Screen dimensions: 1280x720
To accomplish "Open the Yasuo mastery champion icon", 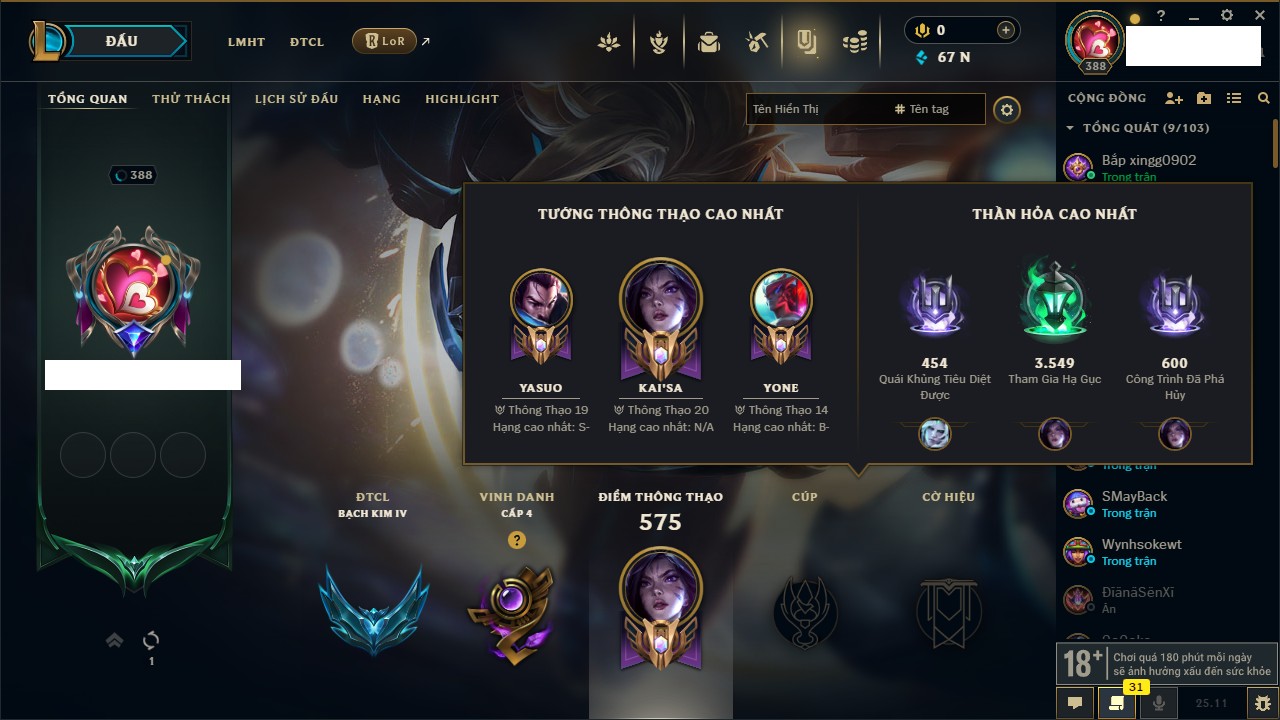I will pyautogui.click(x=541, y=300).
